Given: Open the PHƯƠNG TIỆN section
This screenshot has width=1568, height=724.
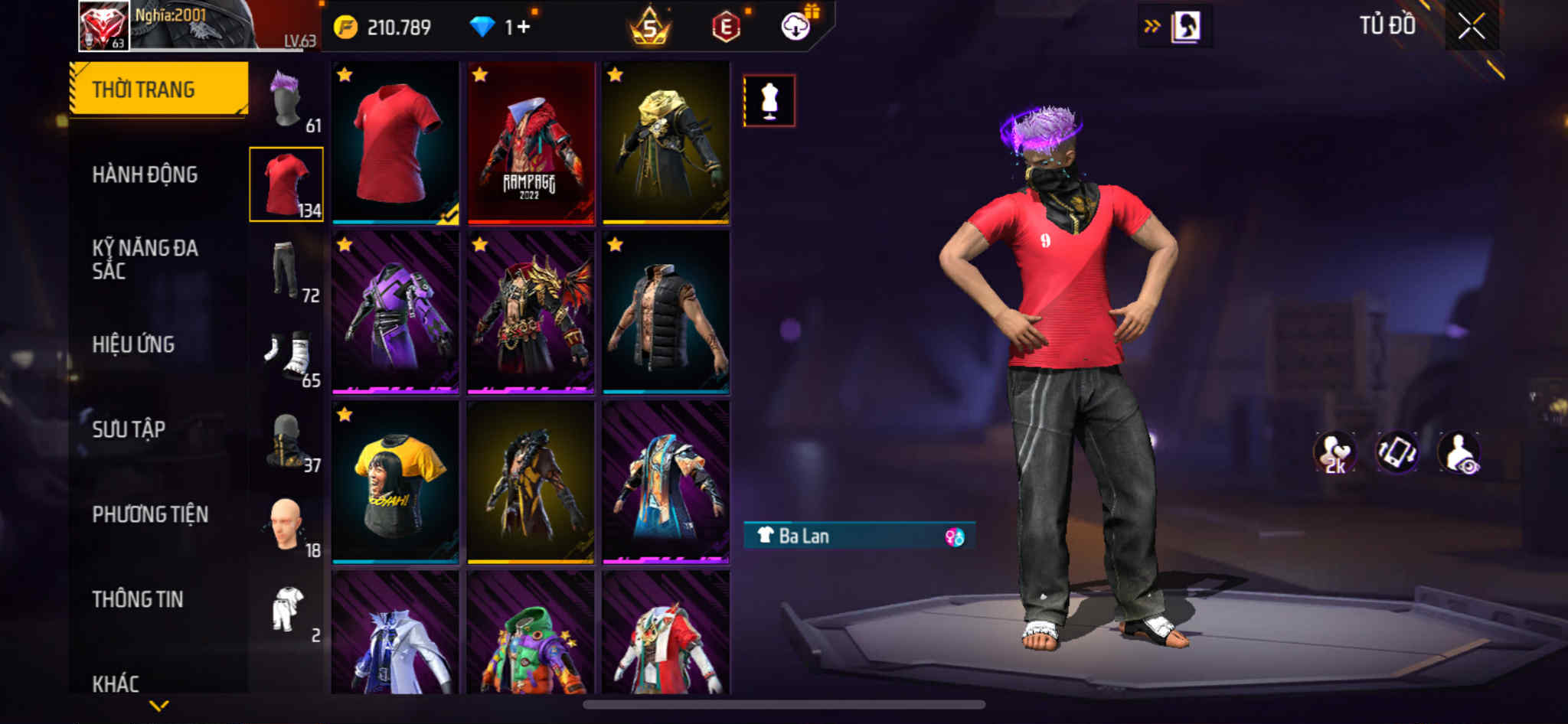Looking at the screenshot, I should click(150, 514).
